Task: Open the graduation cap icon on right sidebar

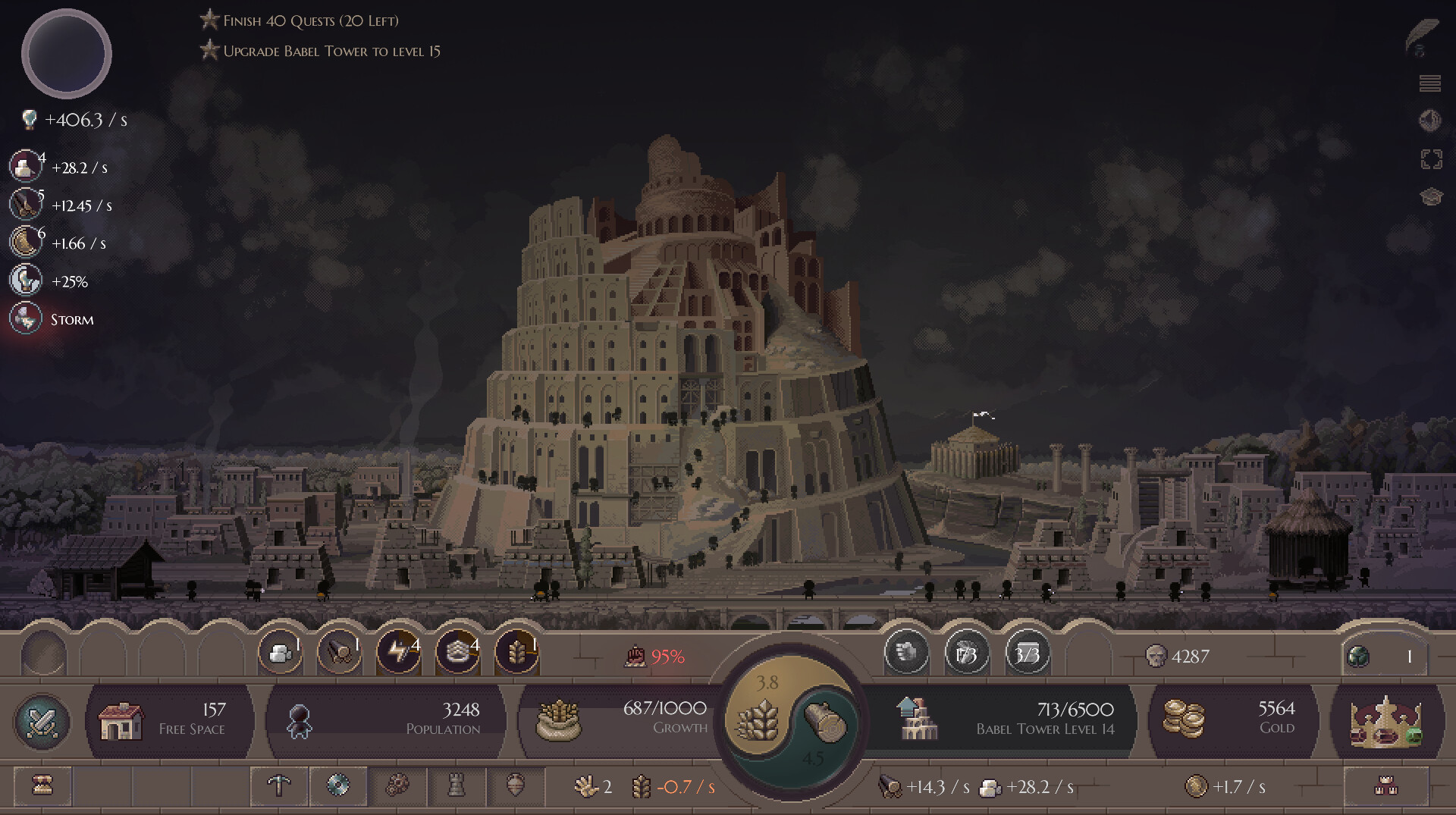Action: point(1432,196)
